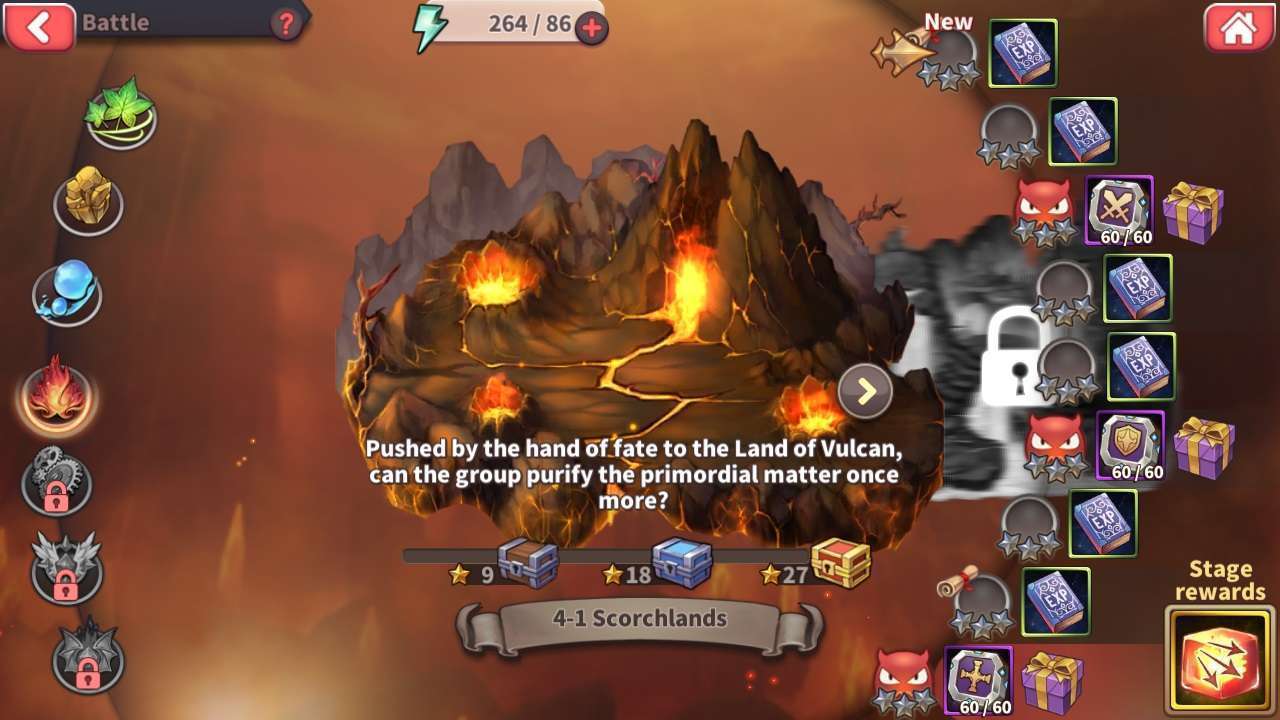Open the 18-star blue treasure chest
The image size is (1280, 720).
681,563
